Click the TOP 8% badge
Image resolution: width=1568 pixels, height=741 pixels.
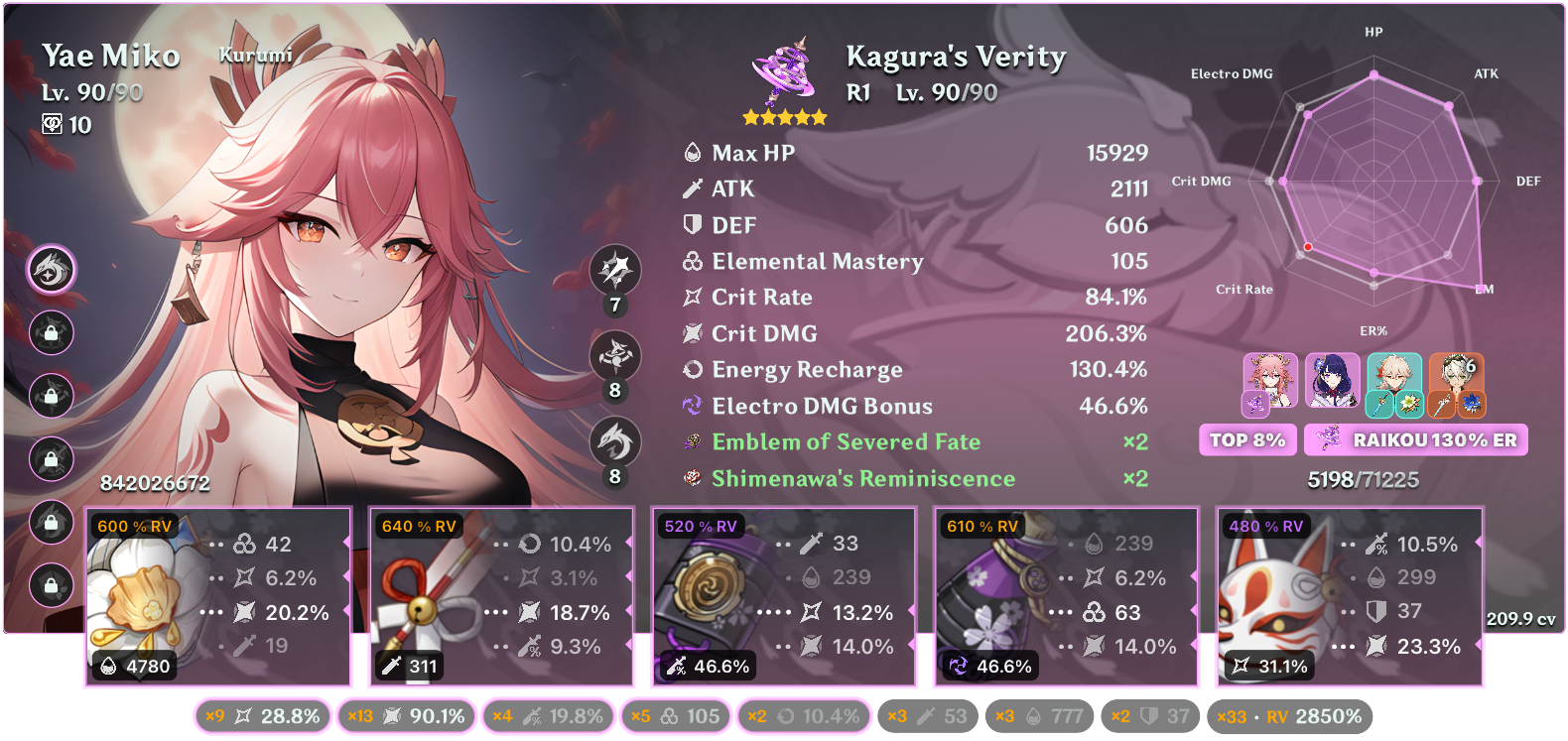1247,439
